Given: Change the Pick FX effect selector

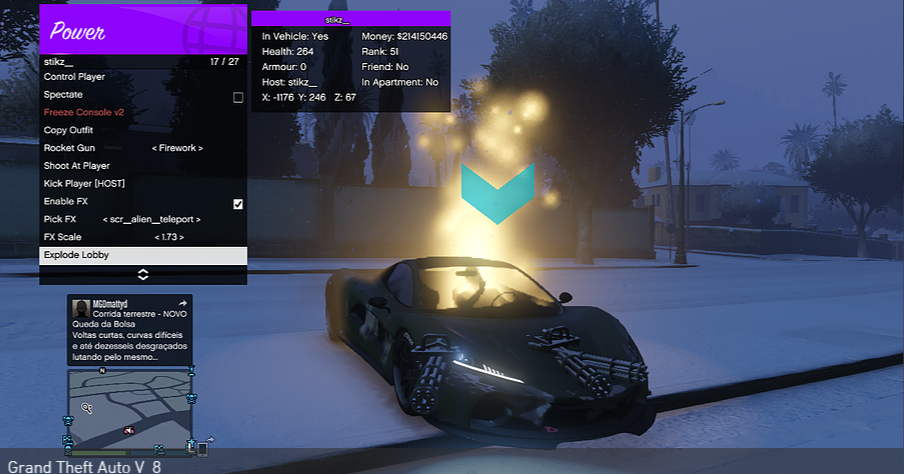Looking at the screenshot, I should click(x=152, y=219).
